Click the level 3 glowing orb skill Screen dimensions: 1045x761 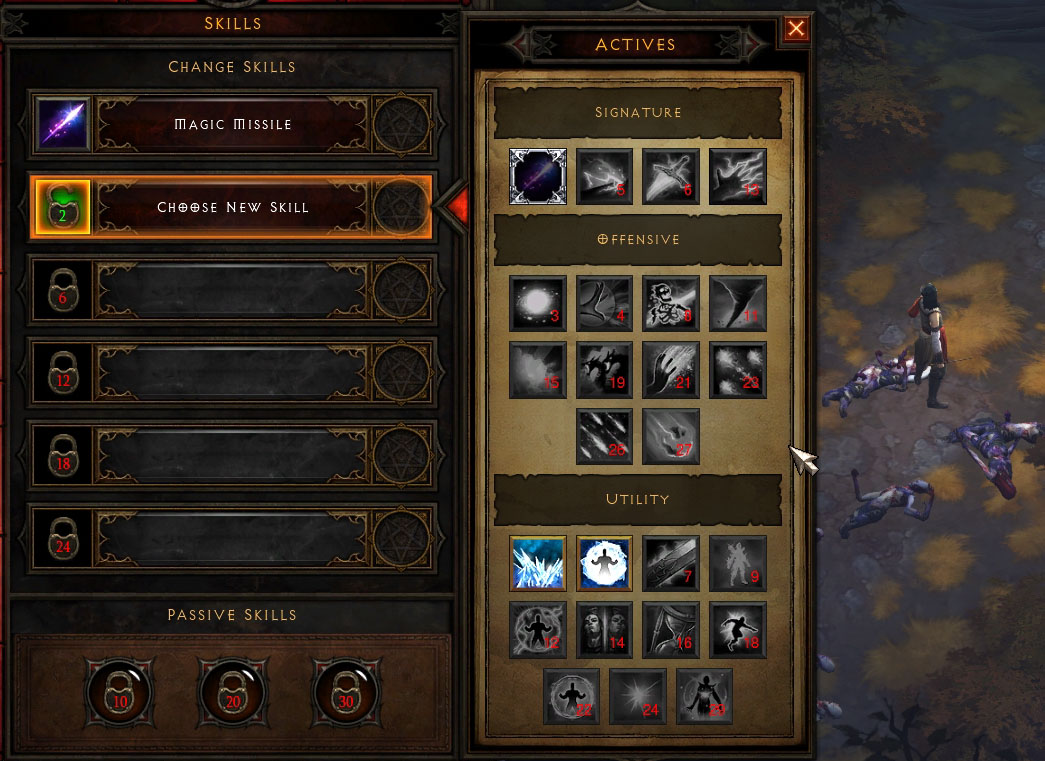tap(538, 304)
